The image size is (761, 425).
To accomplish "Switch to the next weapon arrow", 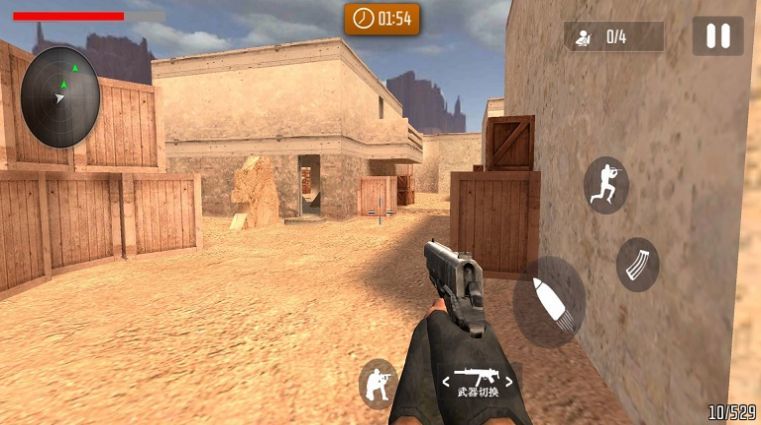I will point(510,381).
